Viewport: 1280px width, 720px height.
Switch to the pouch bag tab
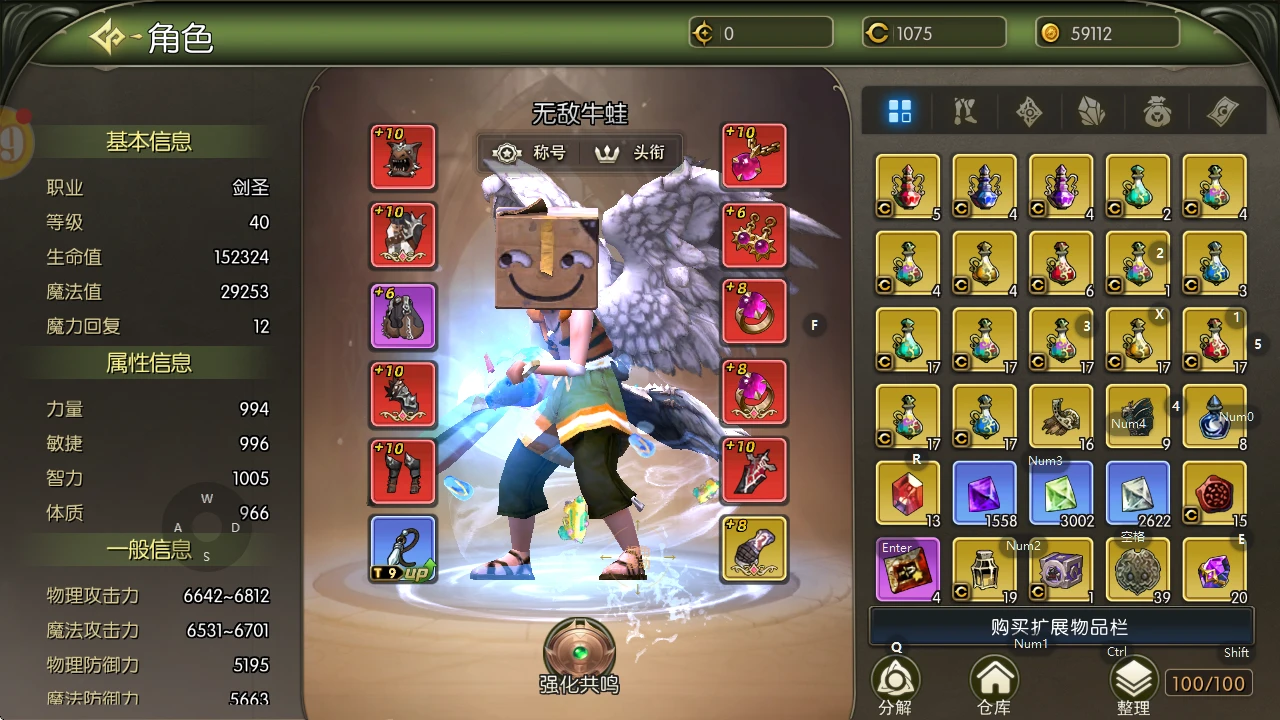1156,111
